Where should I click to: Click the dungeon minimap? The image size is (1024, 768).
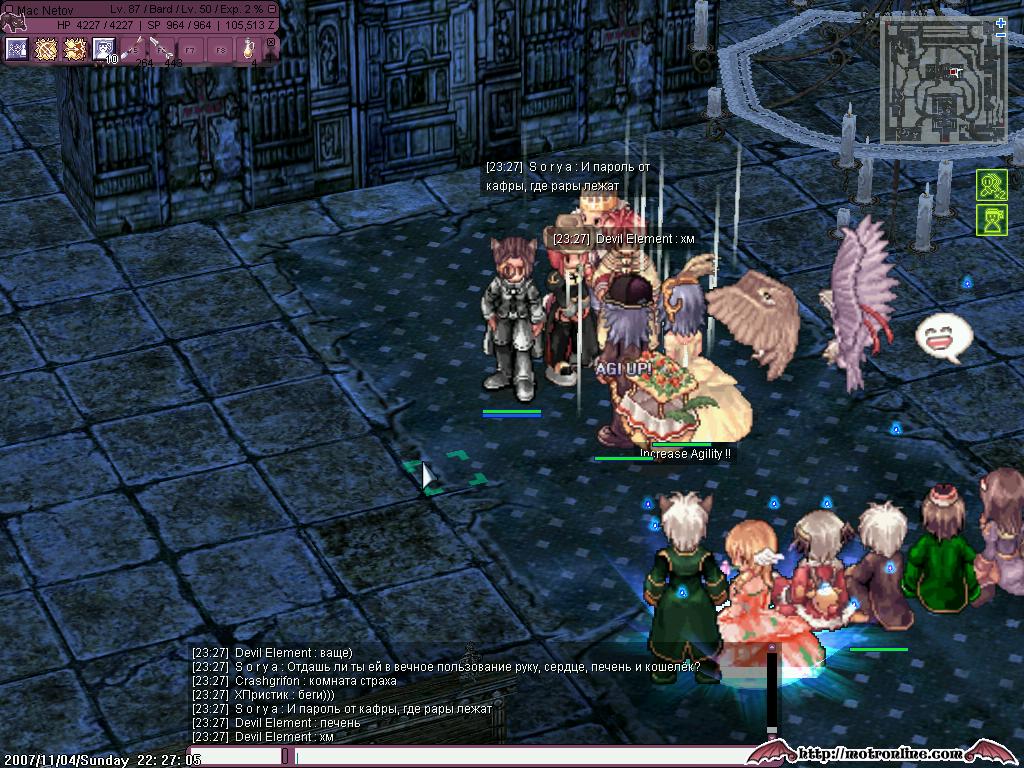pos(943,82)
